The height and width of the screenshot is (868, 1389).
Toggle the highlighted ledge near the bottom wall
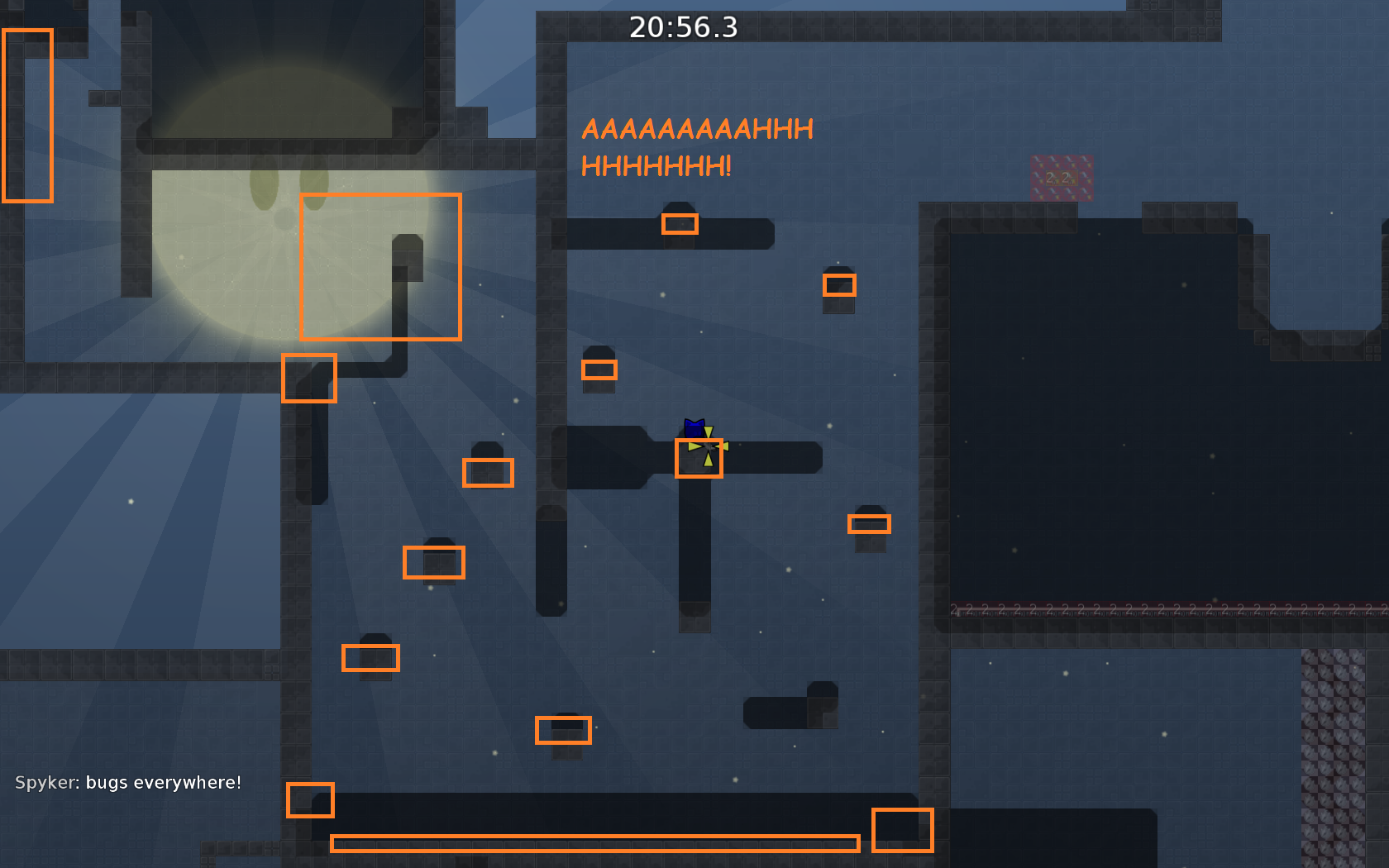tap(309, 800)
